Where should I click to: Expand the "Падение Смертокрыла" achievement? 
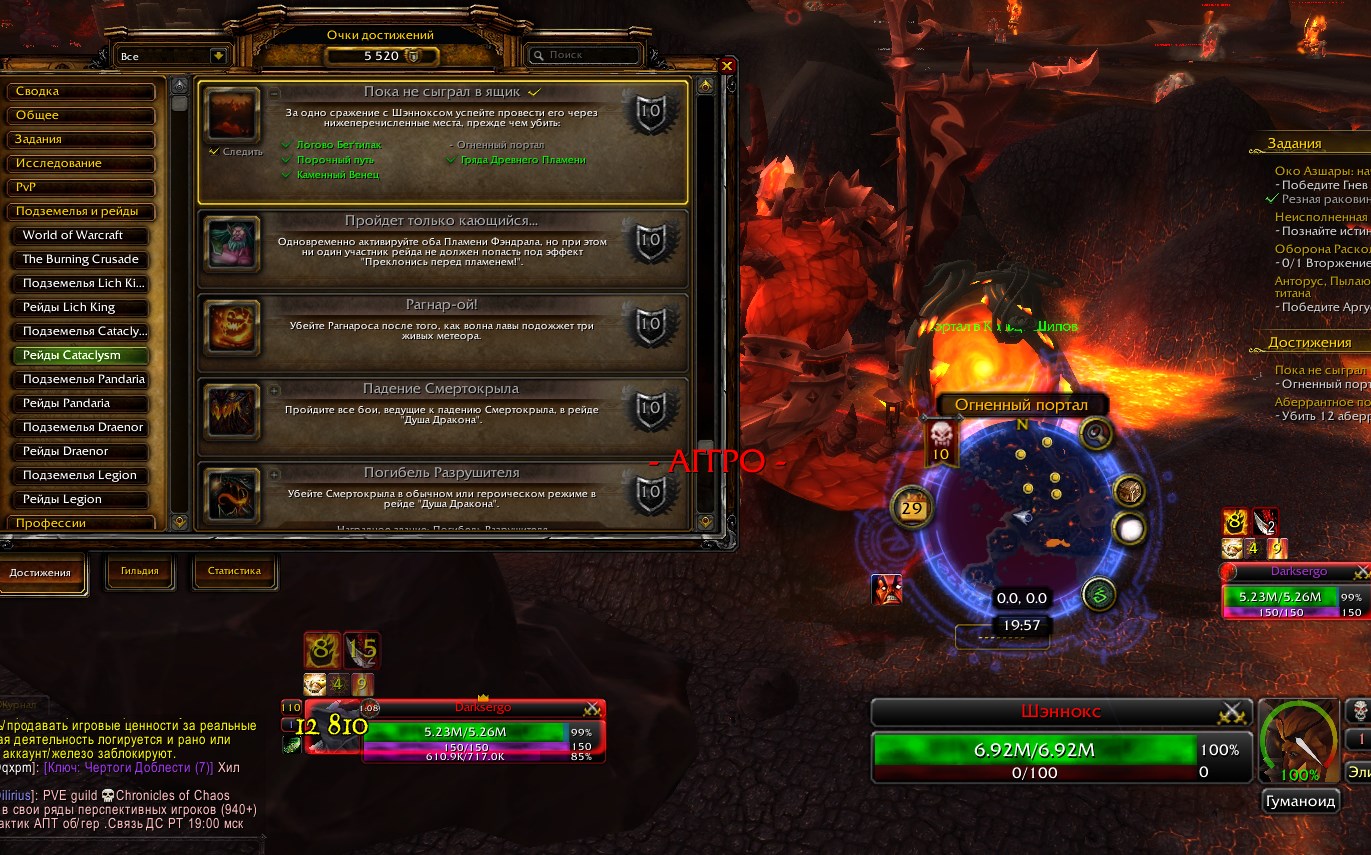[x=273, y=391]
